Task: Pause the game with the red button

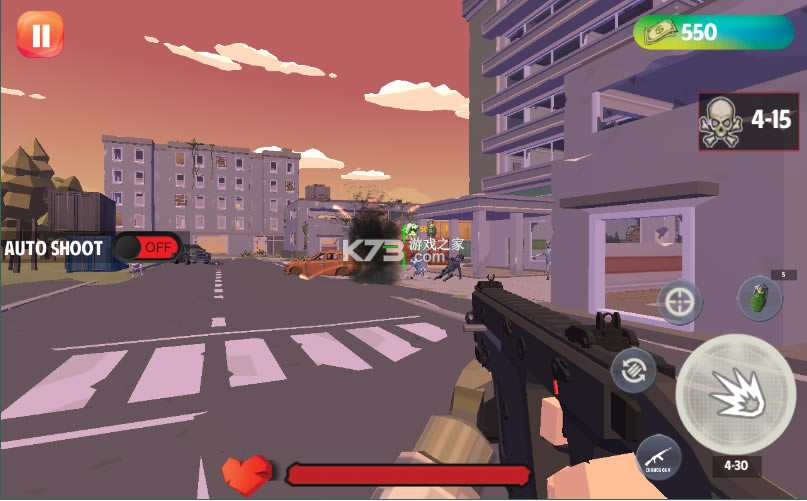Action: (x=40, y=36)
